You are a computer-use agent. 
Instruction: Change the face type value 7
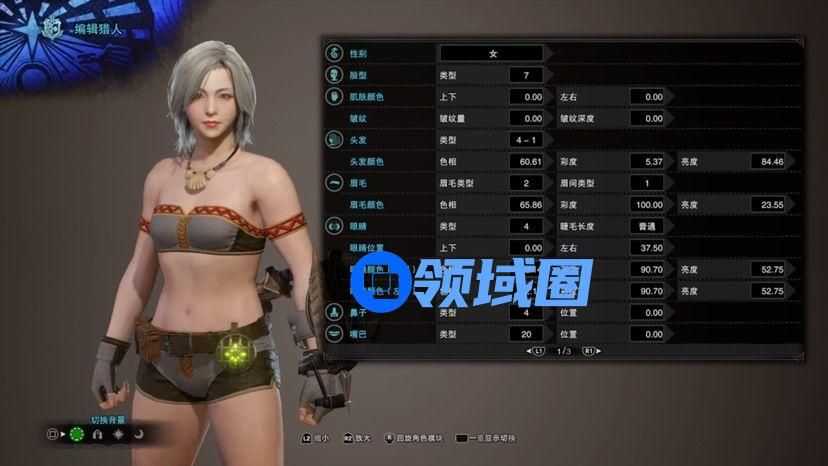click(x=525, y=75)
